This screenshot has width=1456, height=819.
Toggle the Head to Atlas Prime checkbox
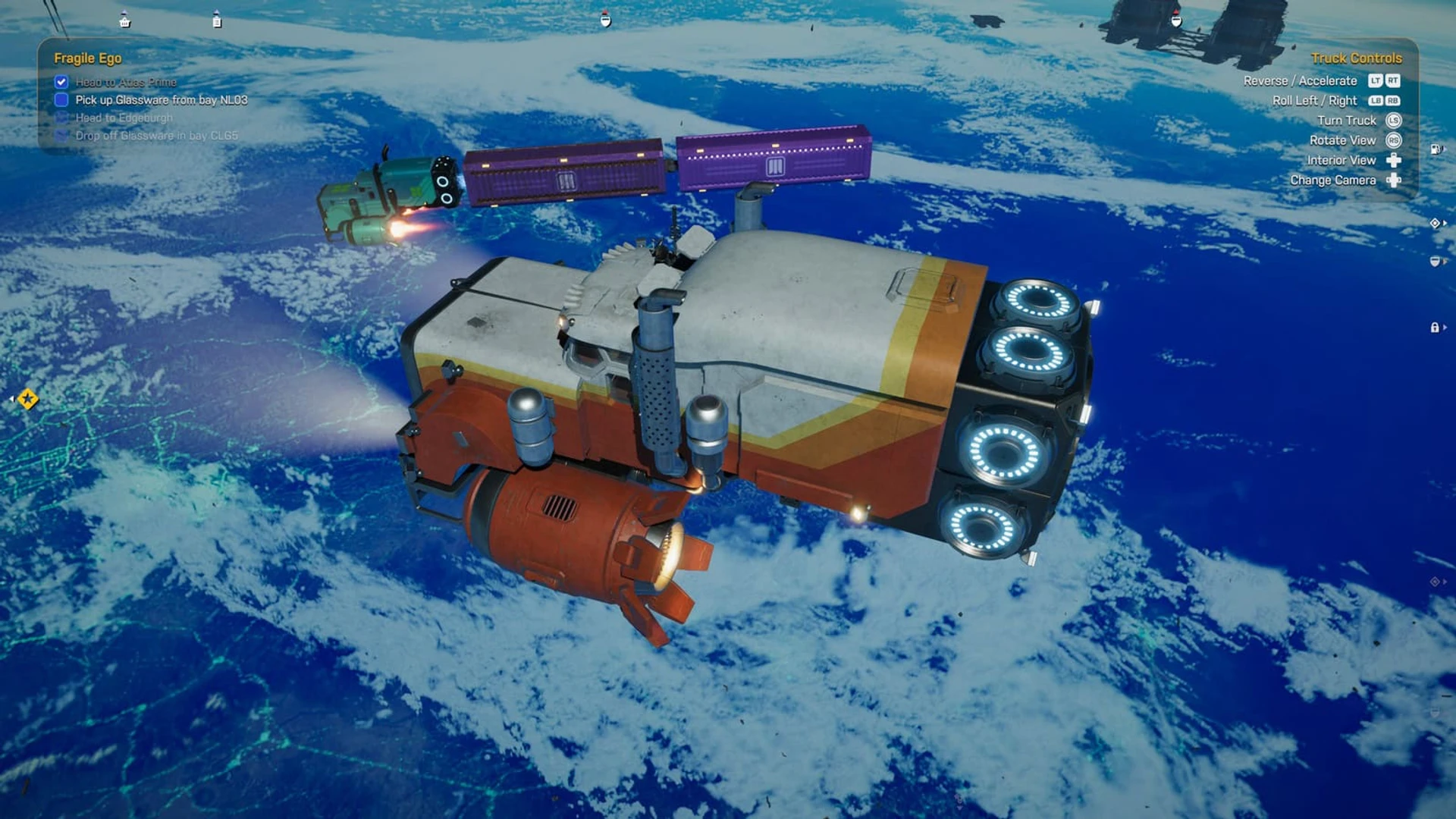[x=61, y=82]
